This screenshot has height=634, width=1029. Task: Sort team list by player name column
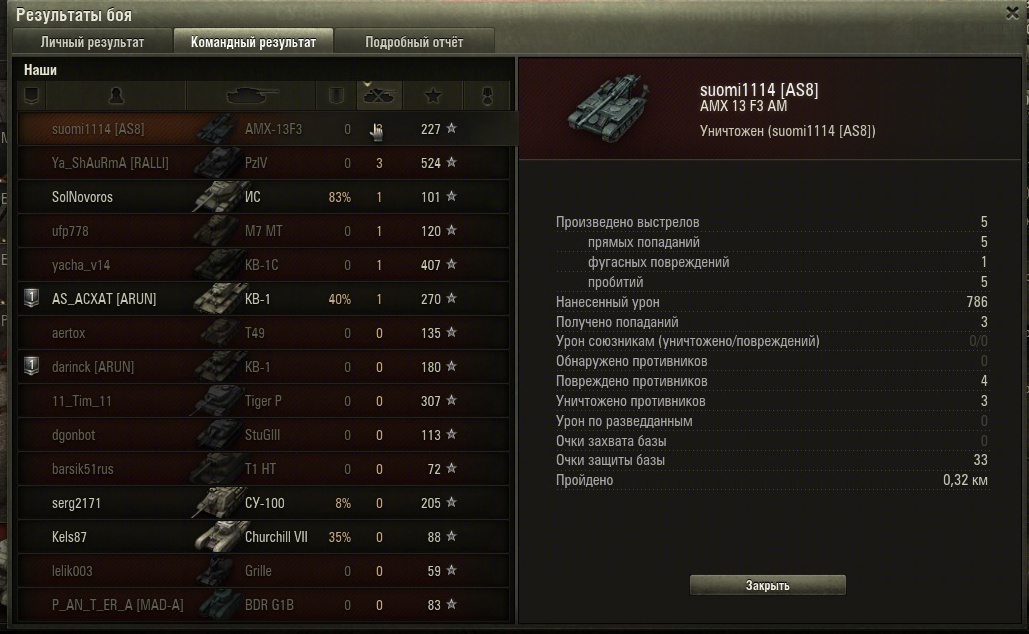click(116, 96)
